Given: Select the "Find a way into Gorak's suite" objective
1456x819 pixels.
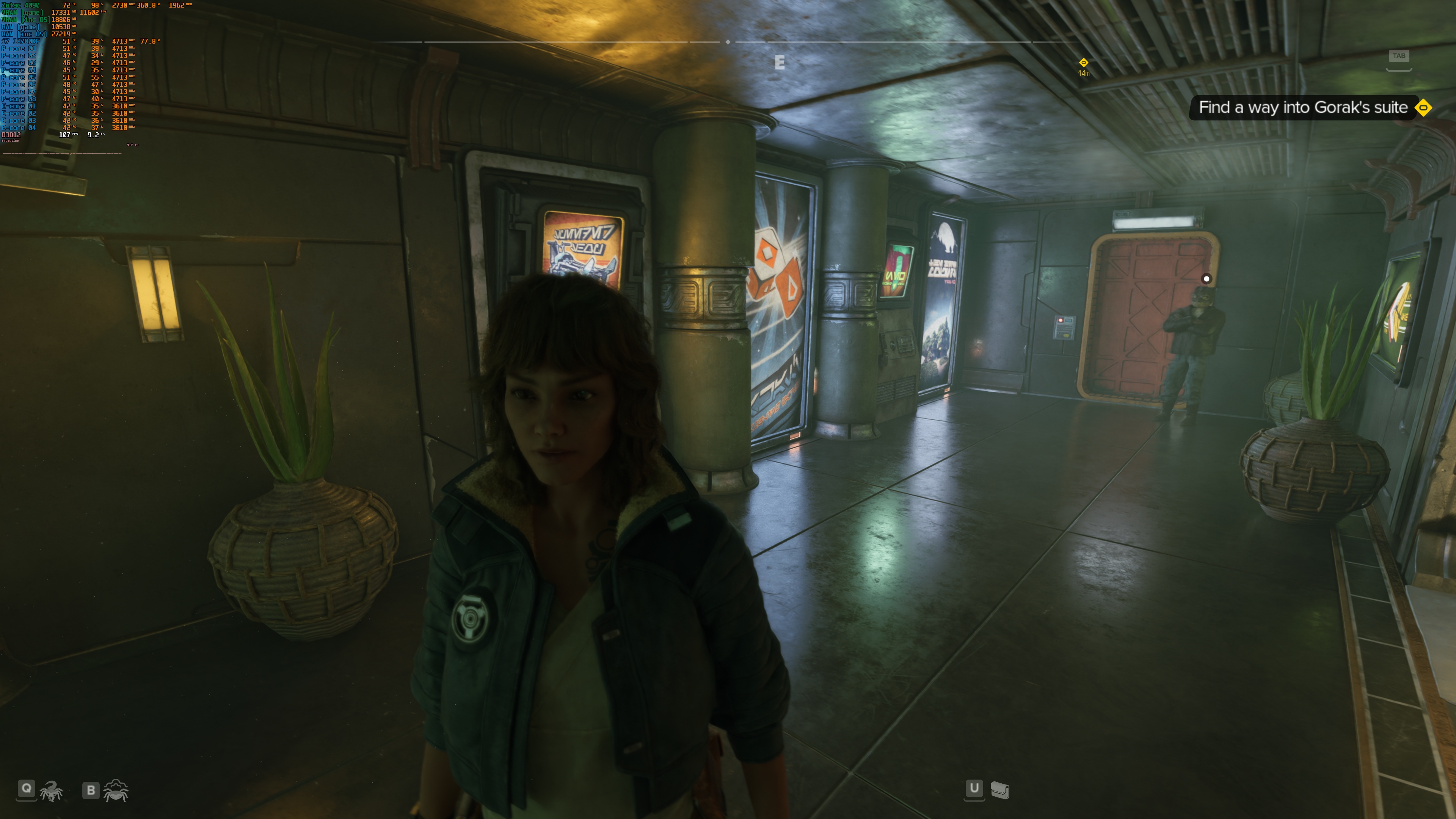Looking at the screenshot, I should [x=1302, y=107].
